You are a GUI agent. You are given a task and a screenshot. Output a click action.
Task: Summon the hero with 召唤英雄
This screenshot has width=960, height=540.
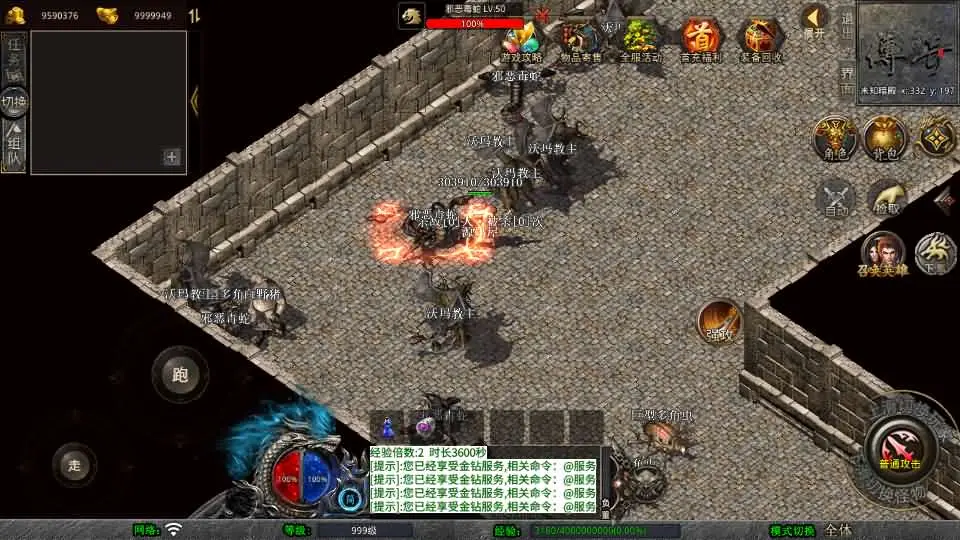click(x=883, y=253)
